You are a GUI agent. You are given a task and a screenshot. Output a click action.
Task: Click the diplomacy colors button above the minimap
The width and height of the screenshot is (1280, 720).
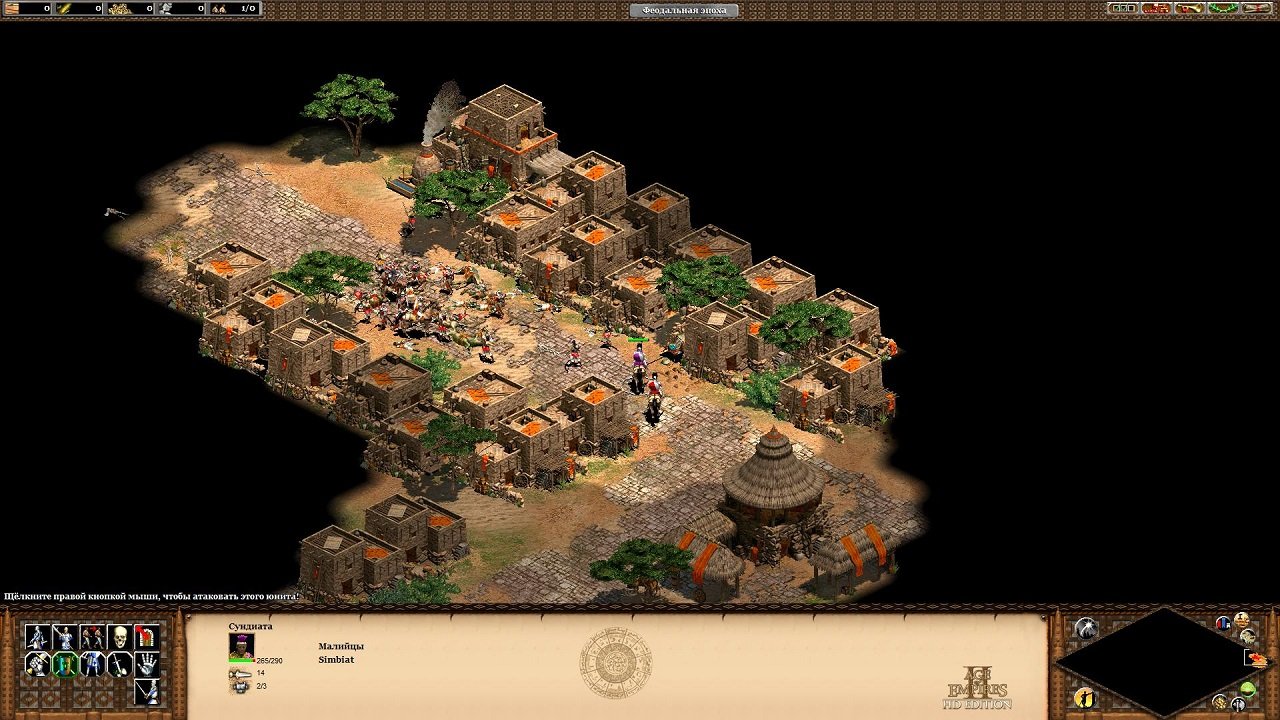1223,622
